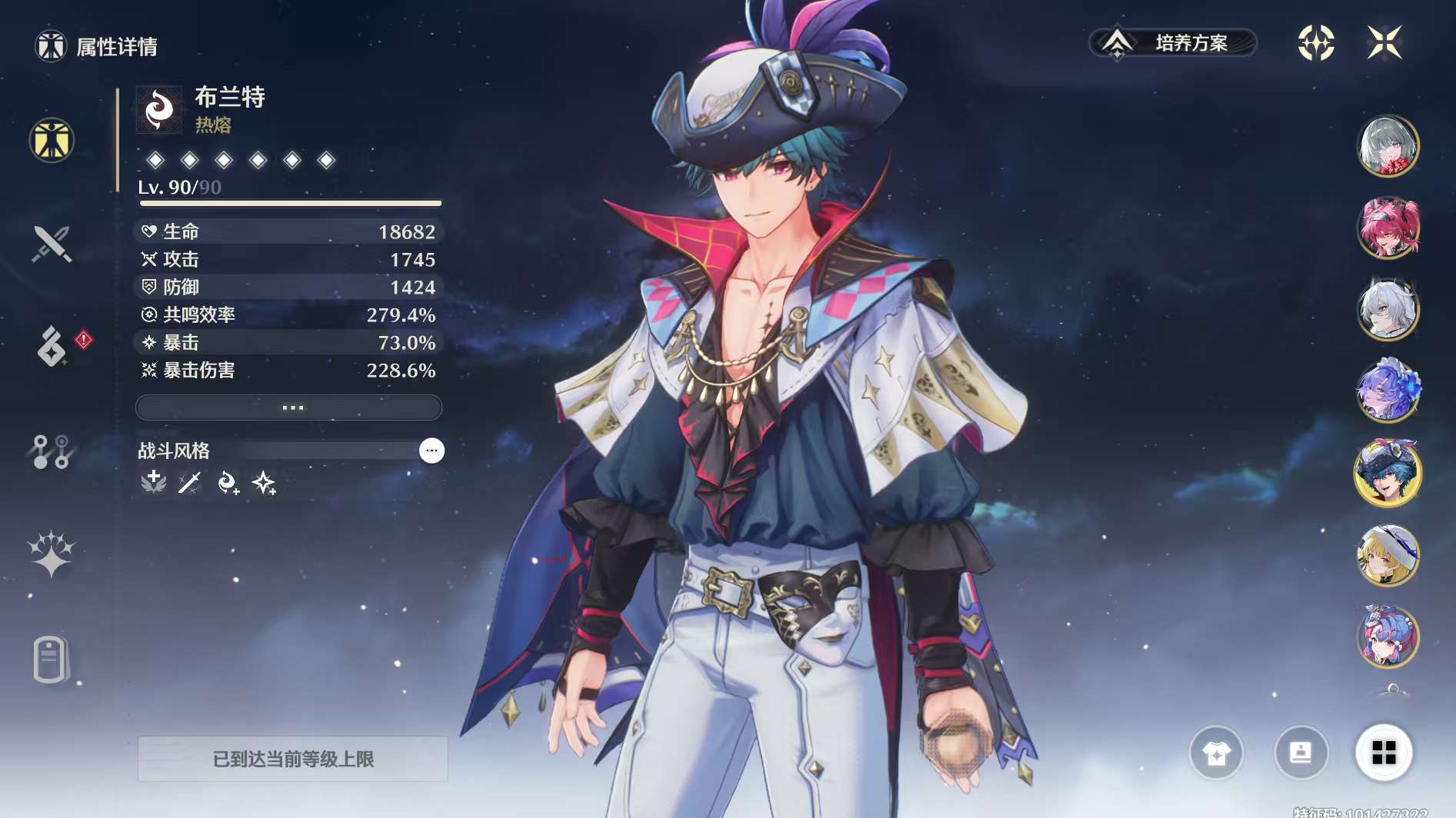Image resolution: width=1456 pixels, height=818 pixels.
Task: Choose the blonde character in white hat
Action: pyautogui.click(x=1388, y=555)
